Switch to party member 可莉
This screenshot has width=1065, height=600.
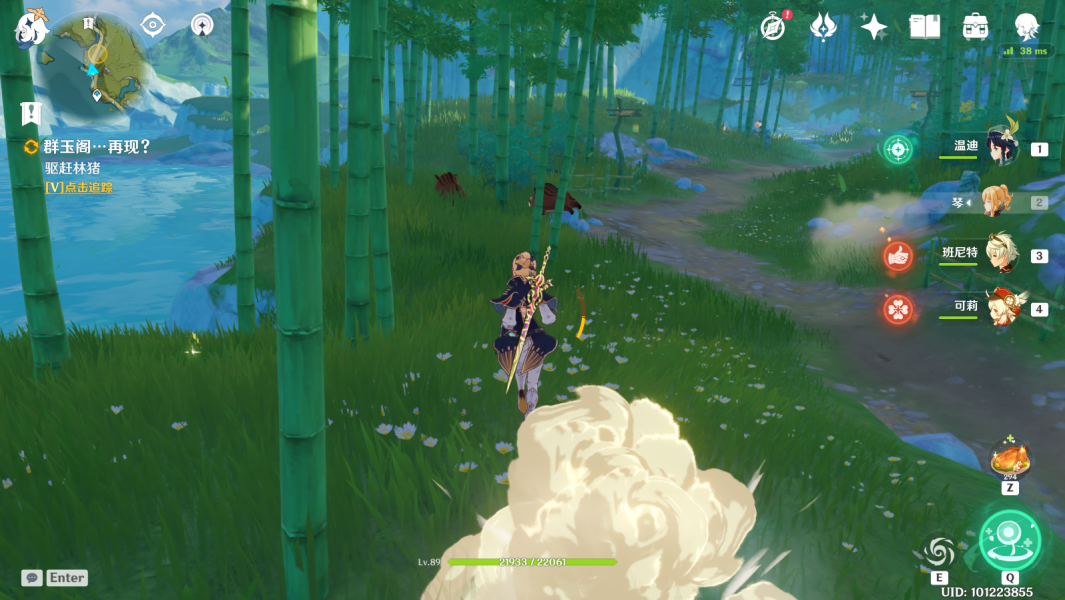click(x=1000, y=308)
